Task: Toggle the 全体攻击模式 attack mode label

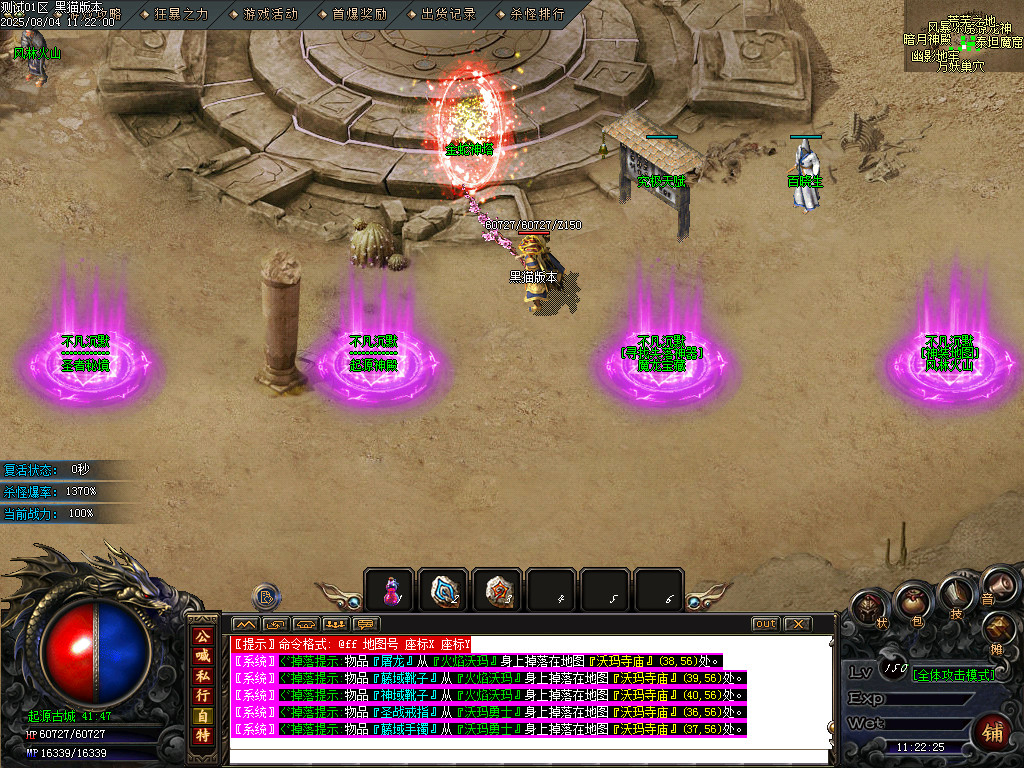Action: [952, 675]
